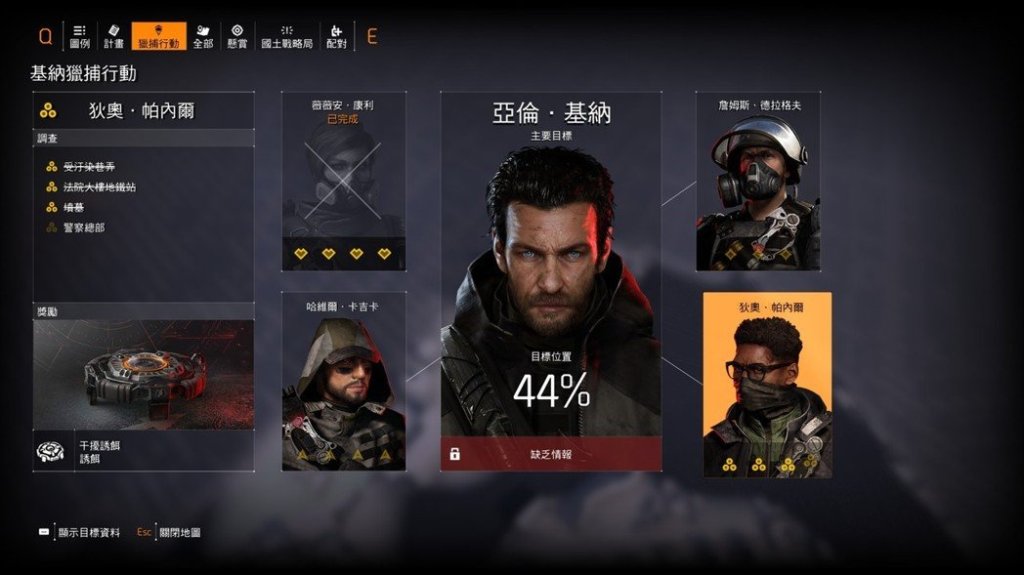This screenshot has width=1024, height=575.
Task: Open the 配對 matchmaking tab
Action: [x=336, y=37]
